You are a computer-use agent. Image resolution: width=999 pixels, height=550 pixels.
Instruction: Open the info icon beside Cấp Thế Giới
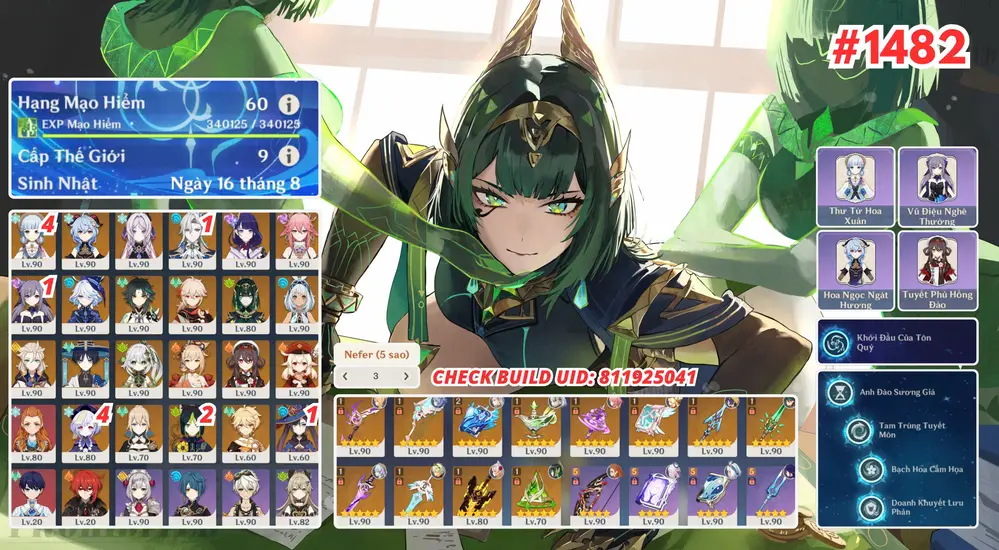(290, 156)
